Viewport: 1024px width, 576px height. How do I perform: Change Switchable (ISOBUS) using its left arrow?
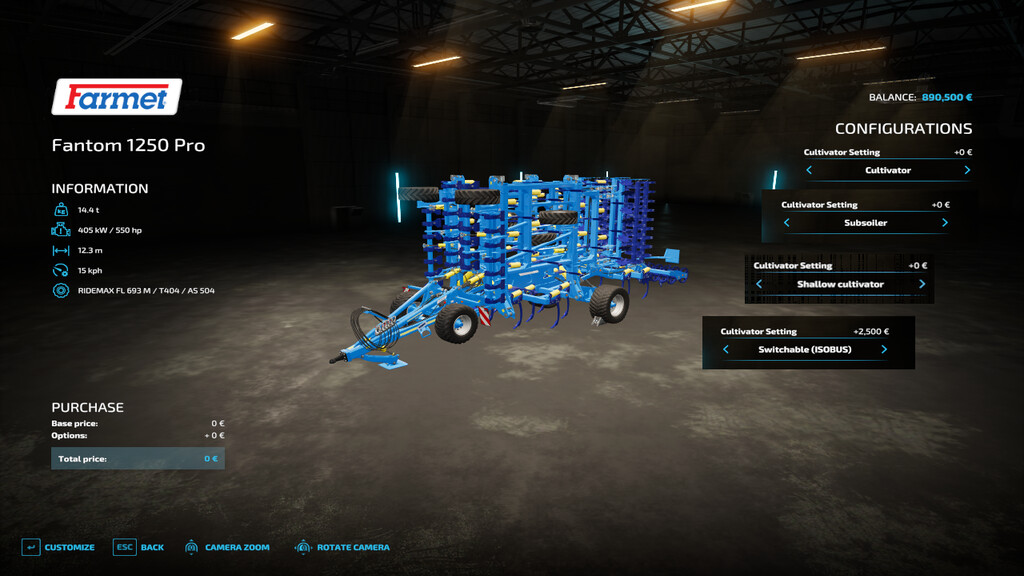(726, 350)
